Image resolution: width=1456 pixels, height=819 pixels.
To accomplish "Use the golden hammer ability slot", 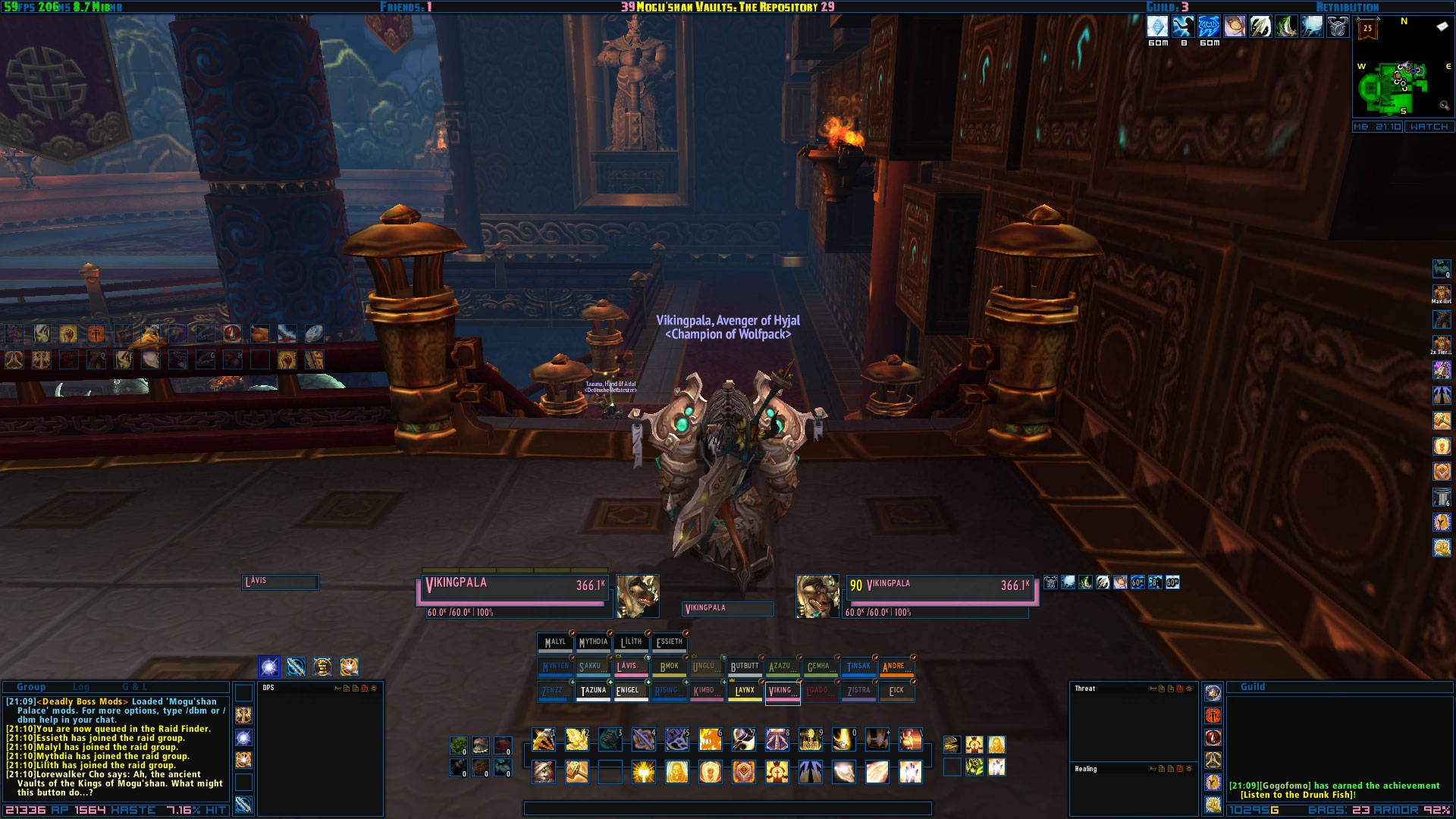I will click(576, 772).
